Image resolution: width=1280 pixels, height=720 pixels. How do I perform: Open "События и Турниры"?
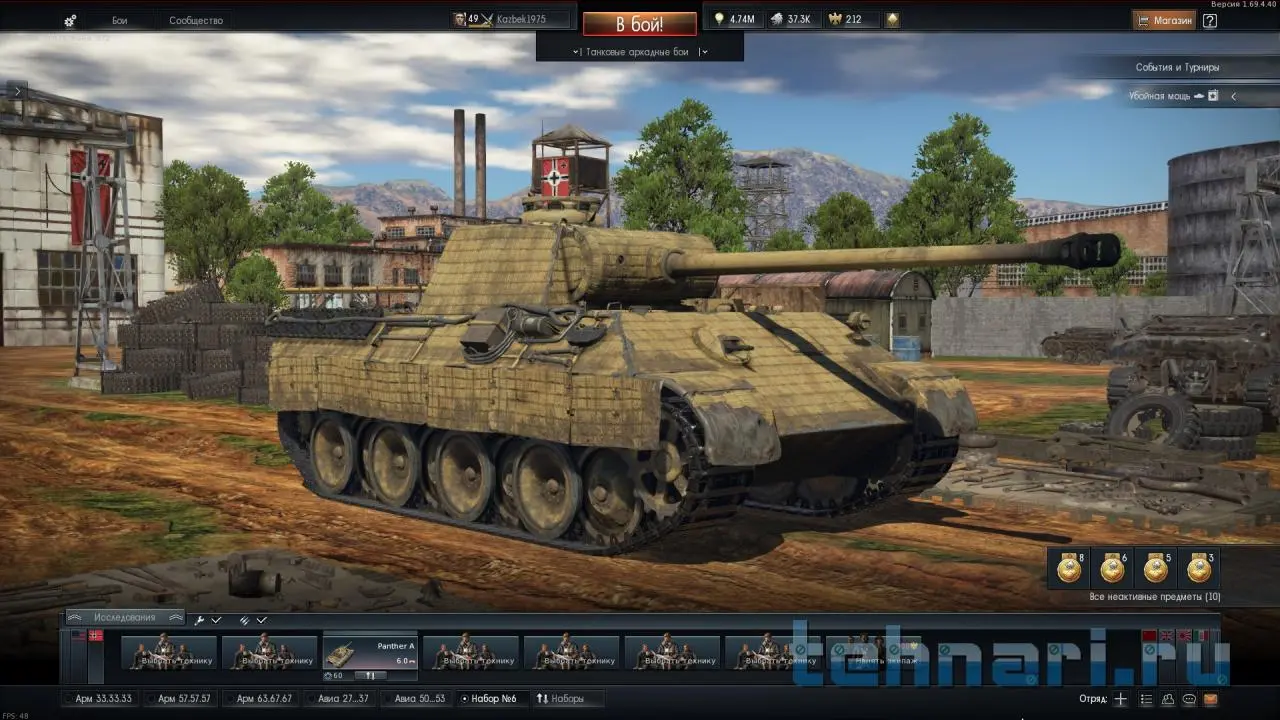click(1177, 67)
